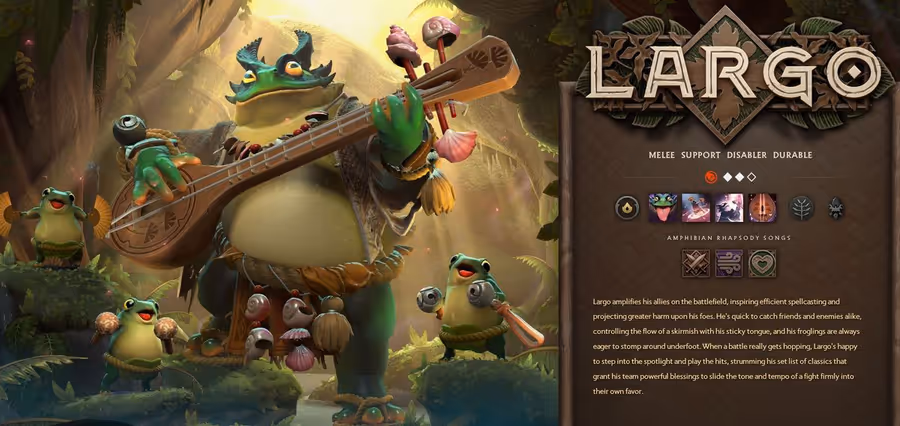Choose the crossed swords song icon
This screenshot has width=900, height=426.
(696, 263)
